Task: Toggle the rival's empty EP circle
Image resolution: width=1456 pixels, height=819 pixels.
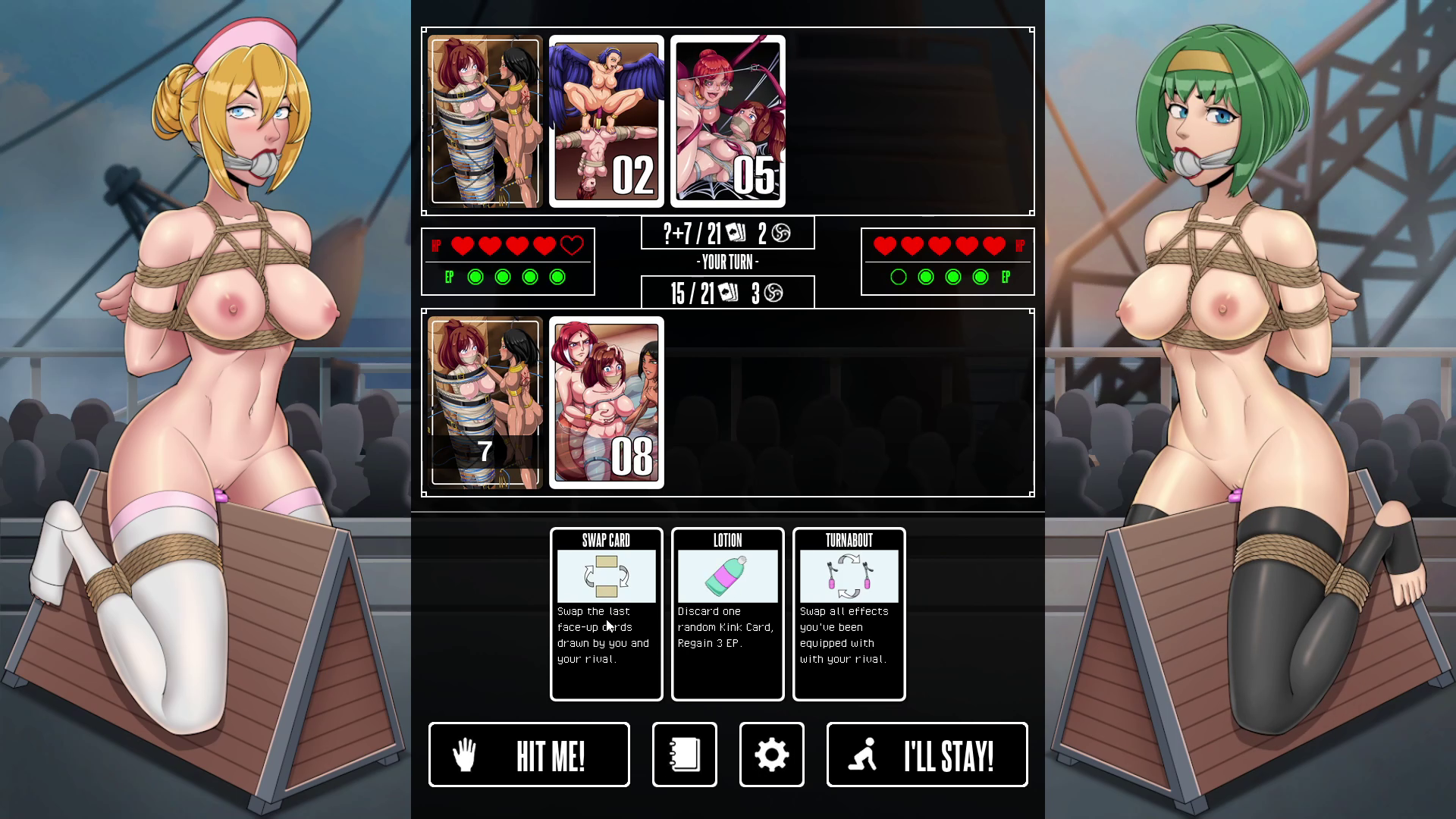Action: click(x=898, y=277)
